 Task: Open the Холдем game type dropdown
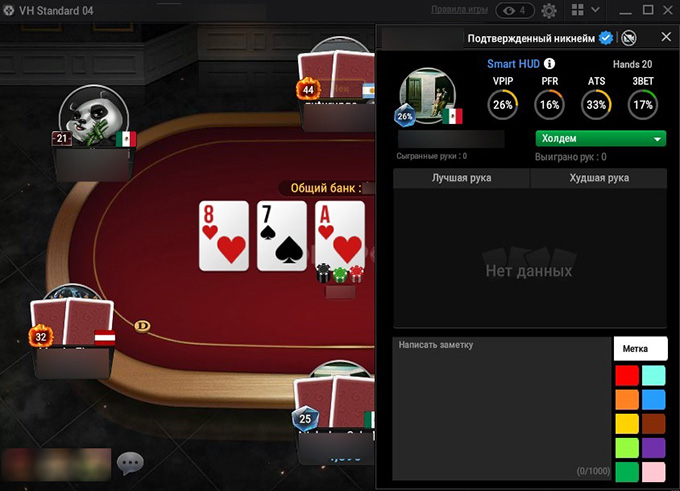601,139
